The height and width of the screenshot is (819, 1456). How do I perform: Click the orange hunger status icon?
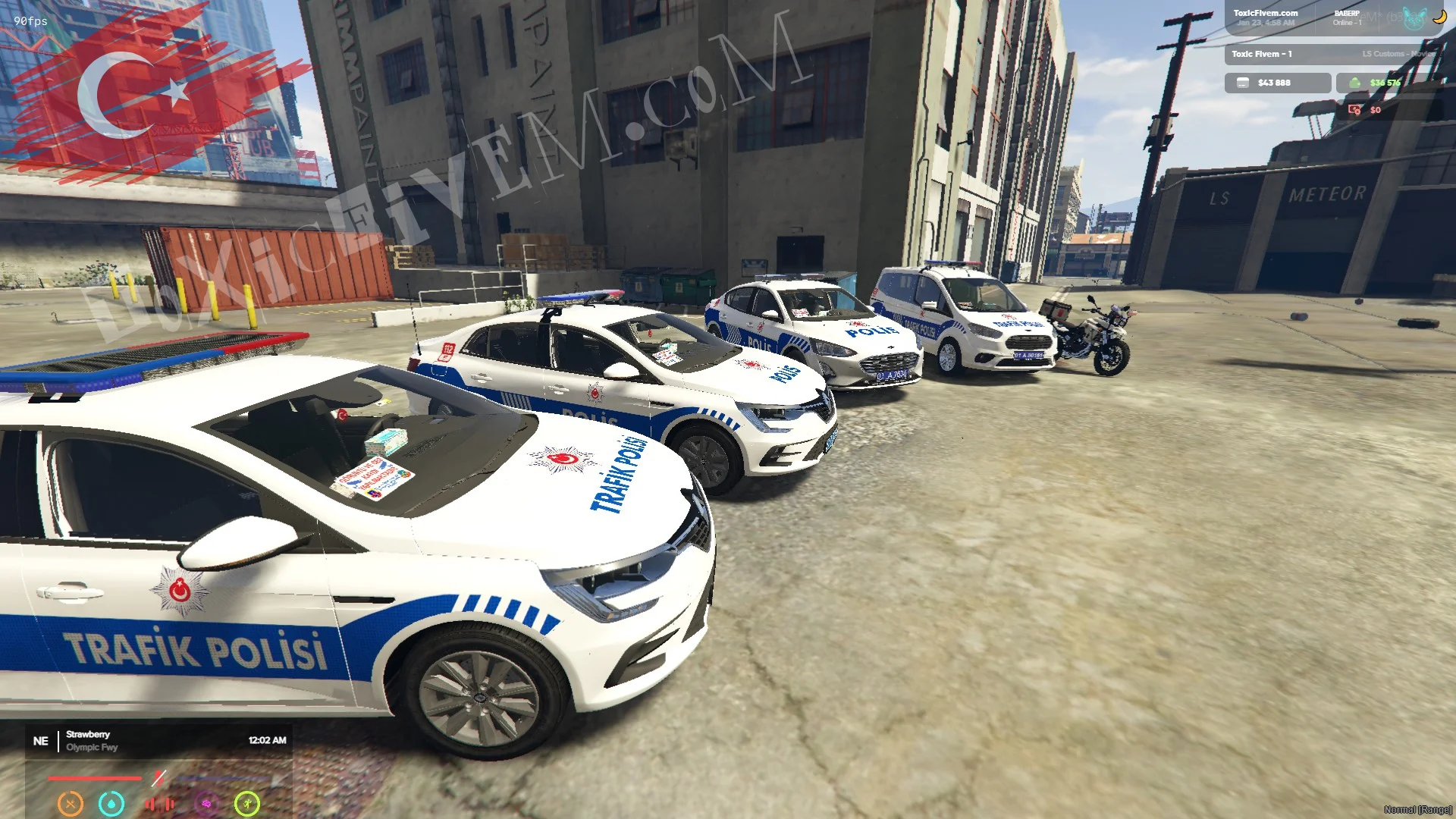tap(71, 803)
